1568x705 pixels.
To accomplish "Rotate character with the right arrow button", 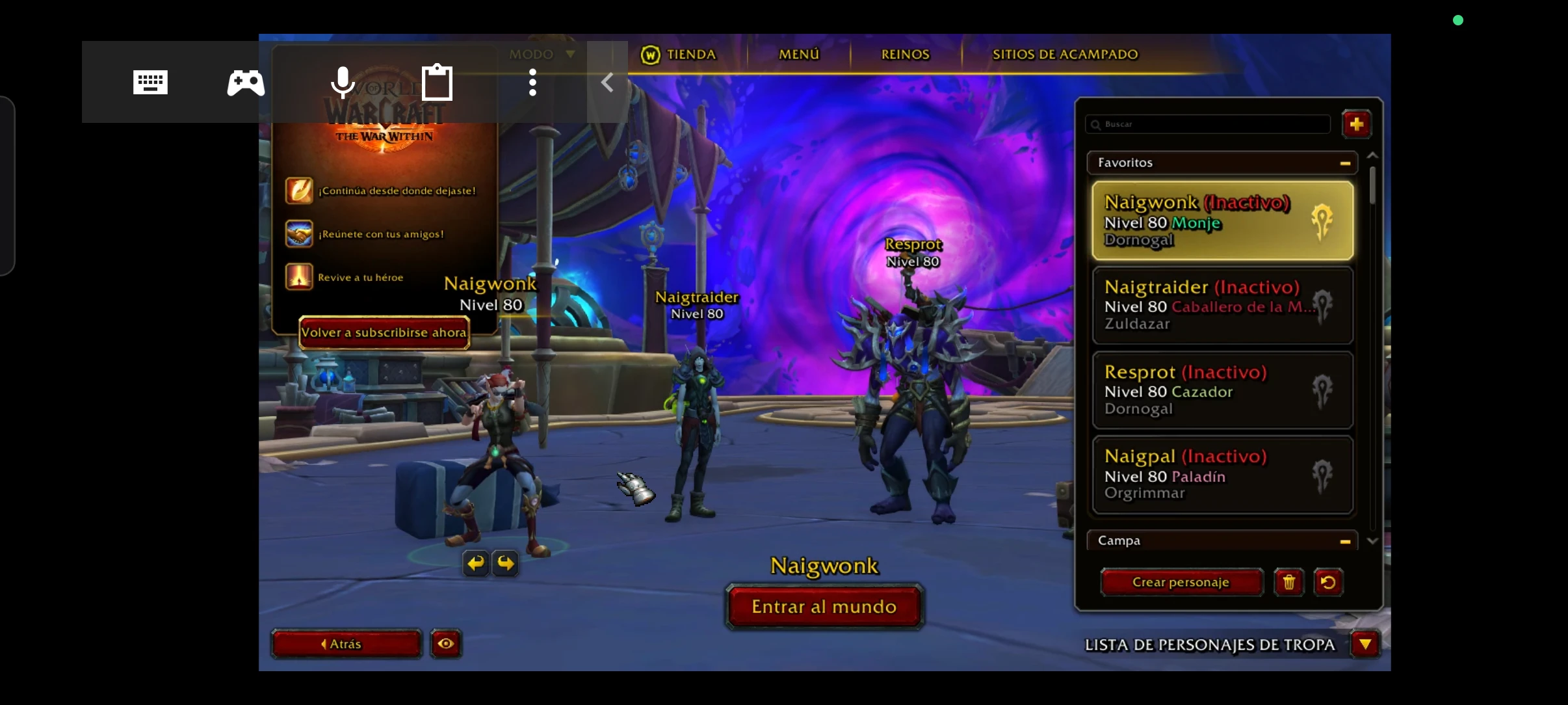I will click(506, 563).
